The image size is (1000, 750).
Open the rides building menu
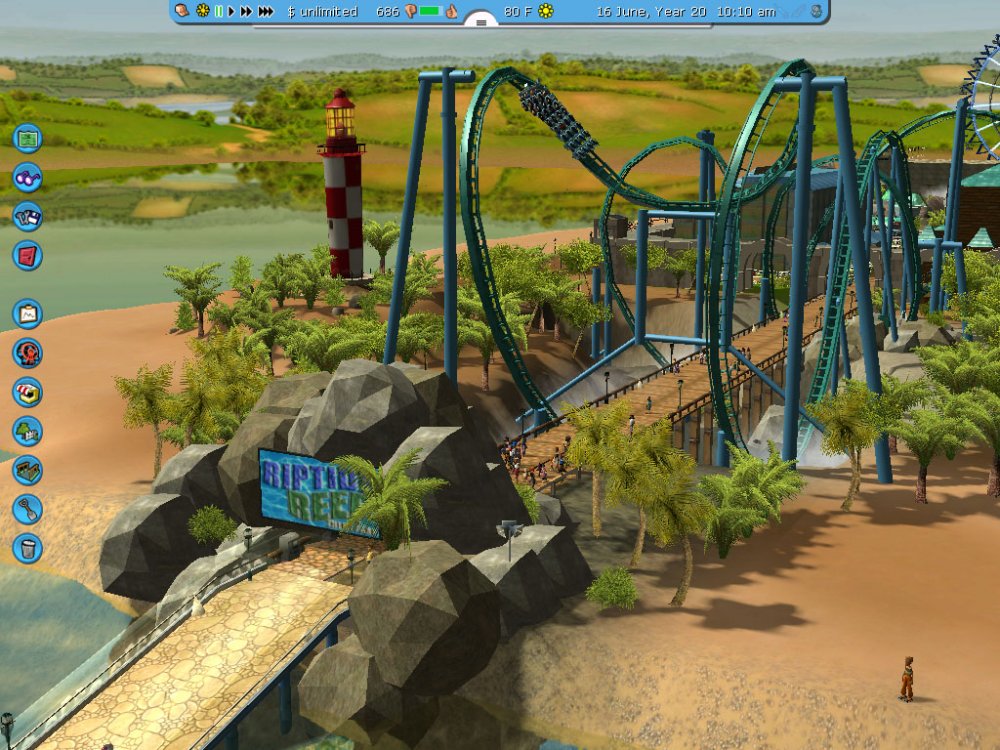[27, 353]
